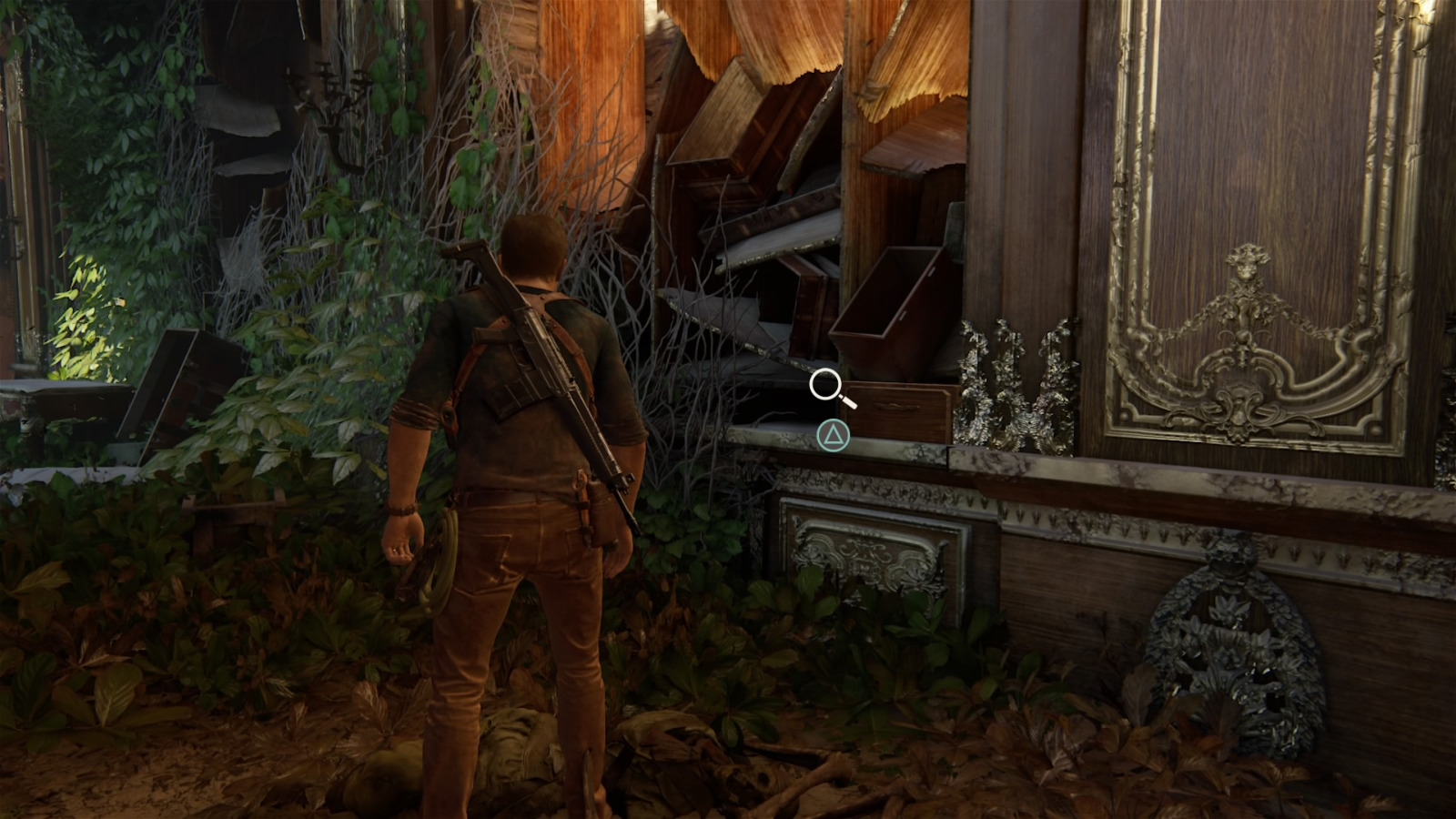The height and width of the screenshot is (819, 1456).
Task: Click the magnifying glass treasure indicator icon
Action: click(830, 388)
